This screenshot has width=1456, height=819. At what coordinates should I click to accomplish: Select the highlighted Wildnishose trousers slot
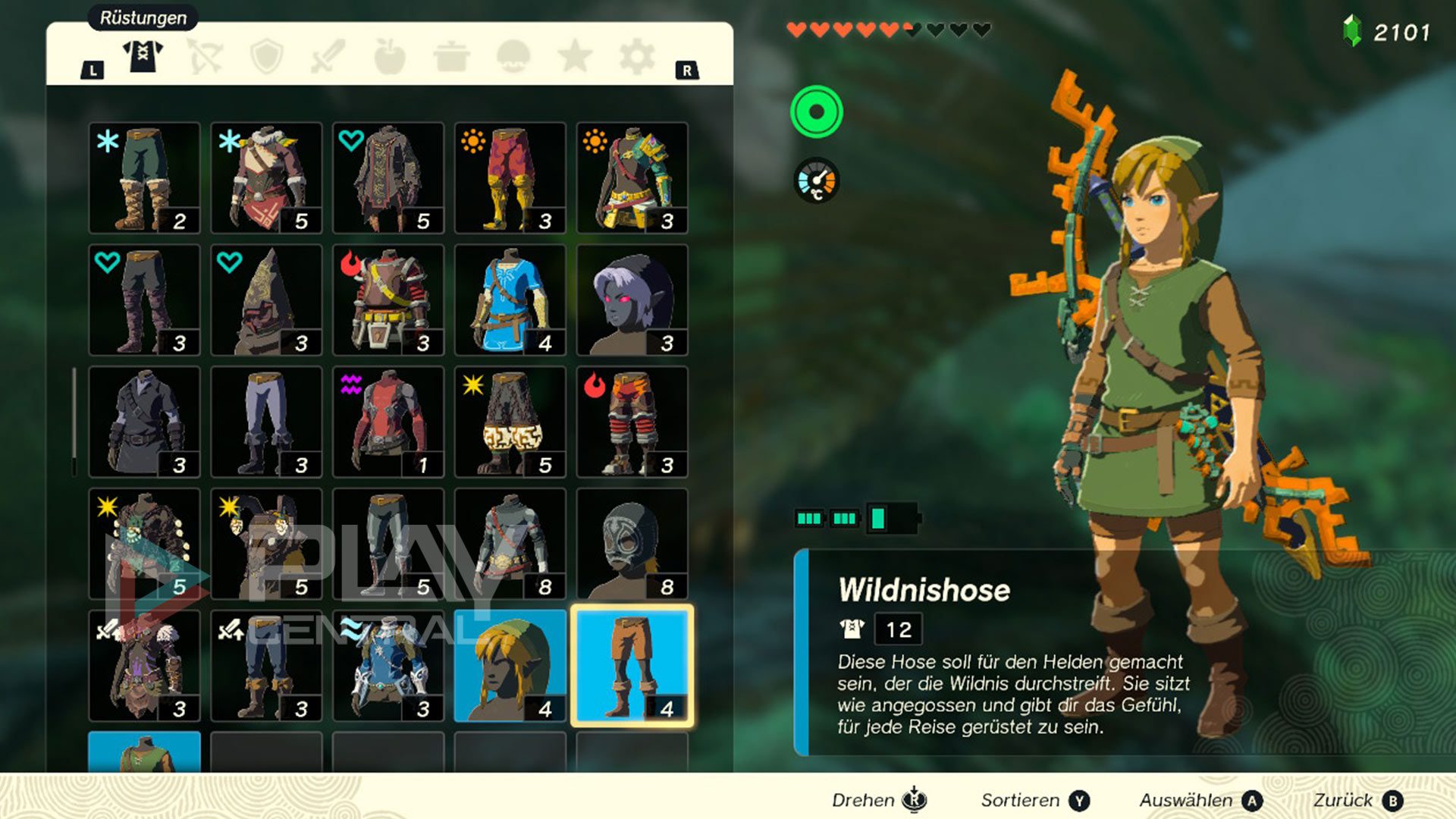tap(632, 666)
